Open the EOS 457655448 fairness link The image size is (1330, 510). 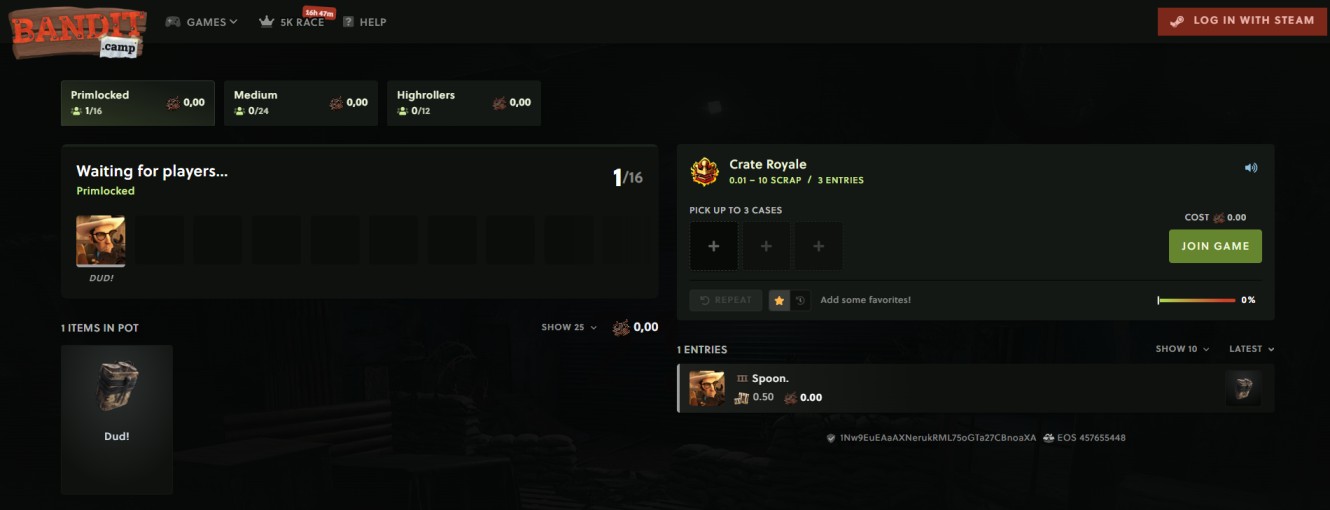pos(1084,438)
